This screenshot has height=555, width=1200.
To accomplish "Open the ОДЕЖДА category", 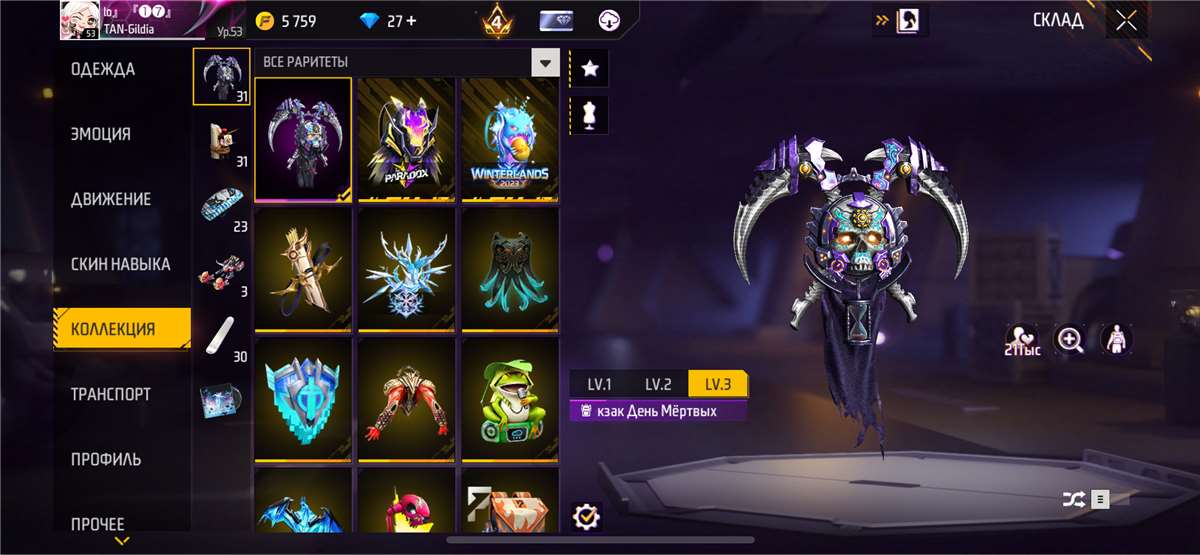I will (103, 70).
